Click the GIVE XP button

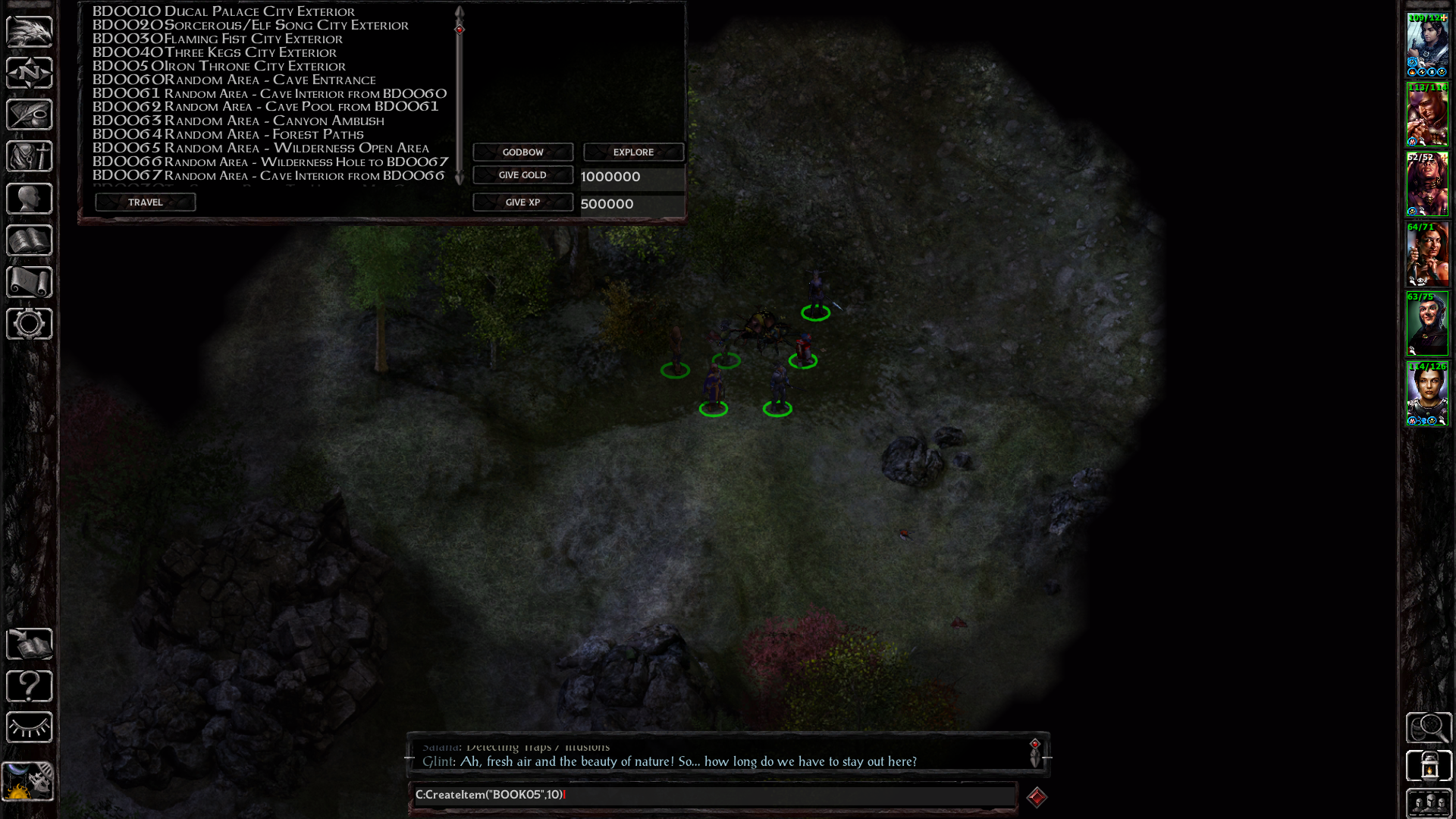coord(522,202)
